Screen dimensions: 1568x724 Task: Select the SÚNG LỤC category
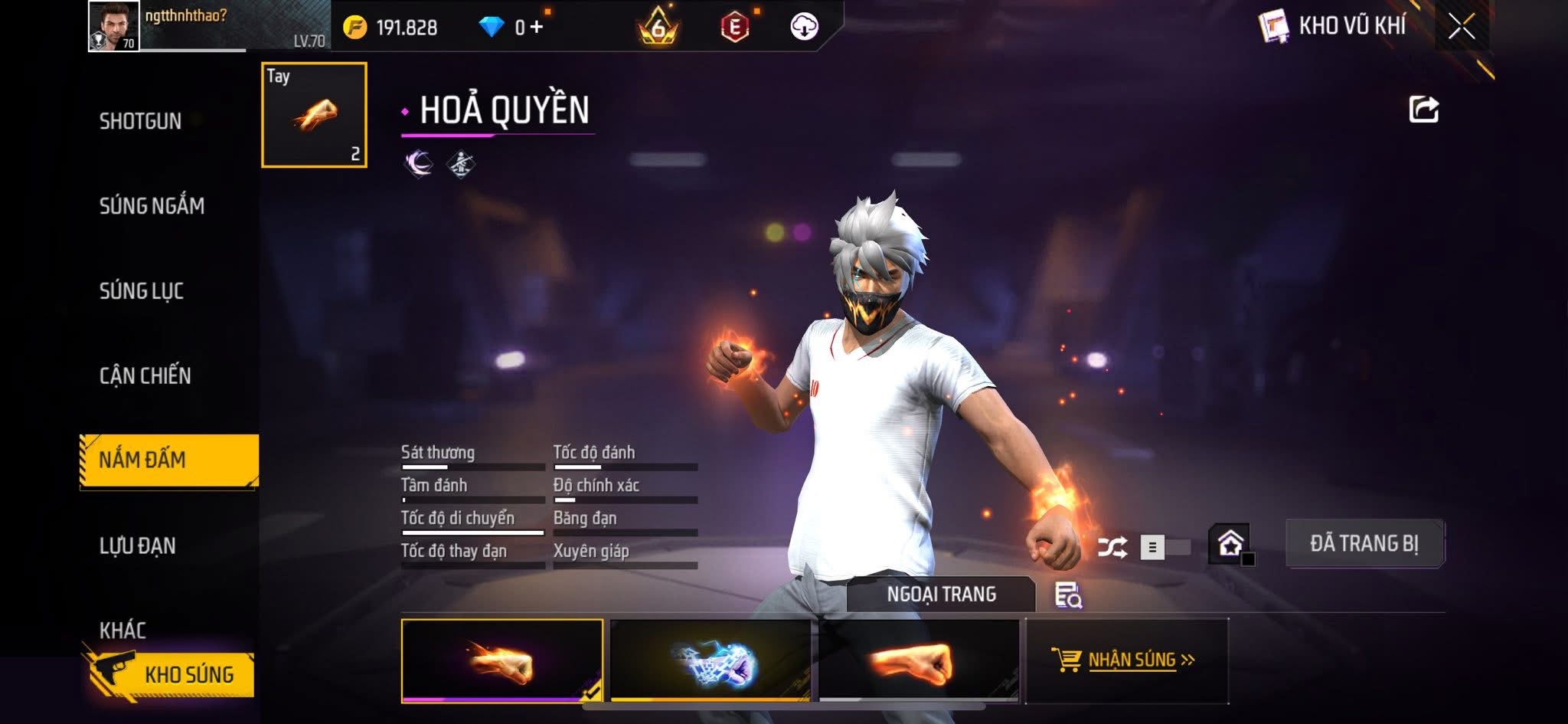point(142,290)
